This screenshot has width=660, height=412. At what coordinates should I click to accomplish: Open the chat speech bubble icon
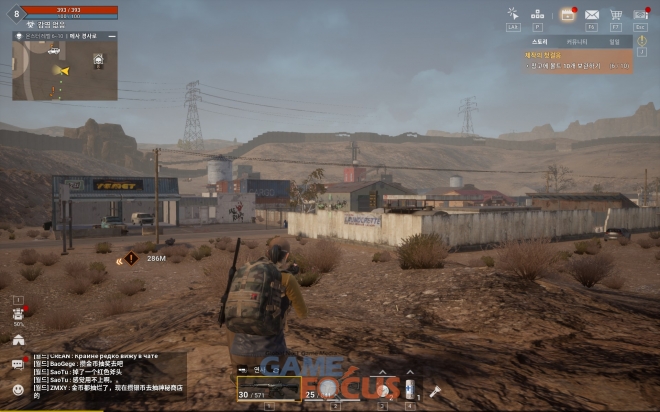pyautogui.click(x=18, y=364)
